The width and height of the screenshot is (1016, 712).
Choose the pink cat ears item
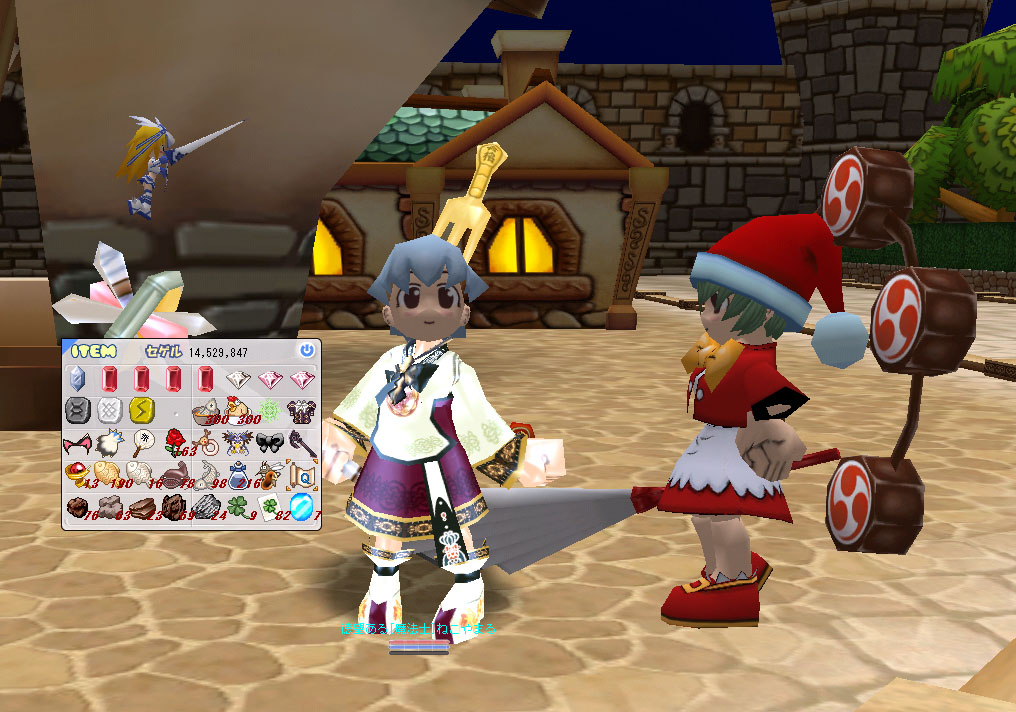tap(77, 442)
